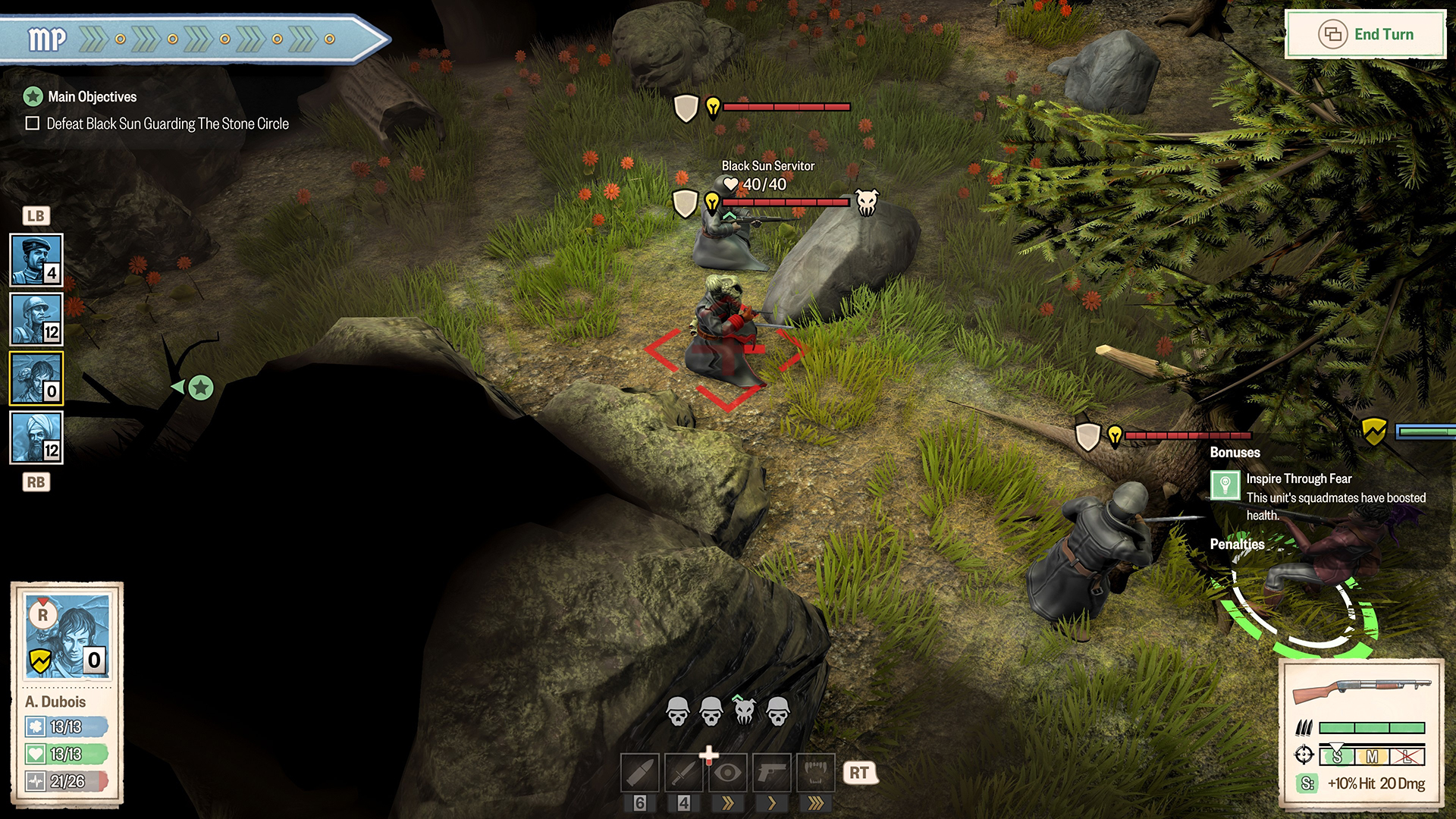Use the combat knife melee ability
The image size is (1456, 819).
pos(684,773)
